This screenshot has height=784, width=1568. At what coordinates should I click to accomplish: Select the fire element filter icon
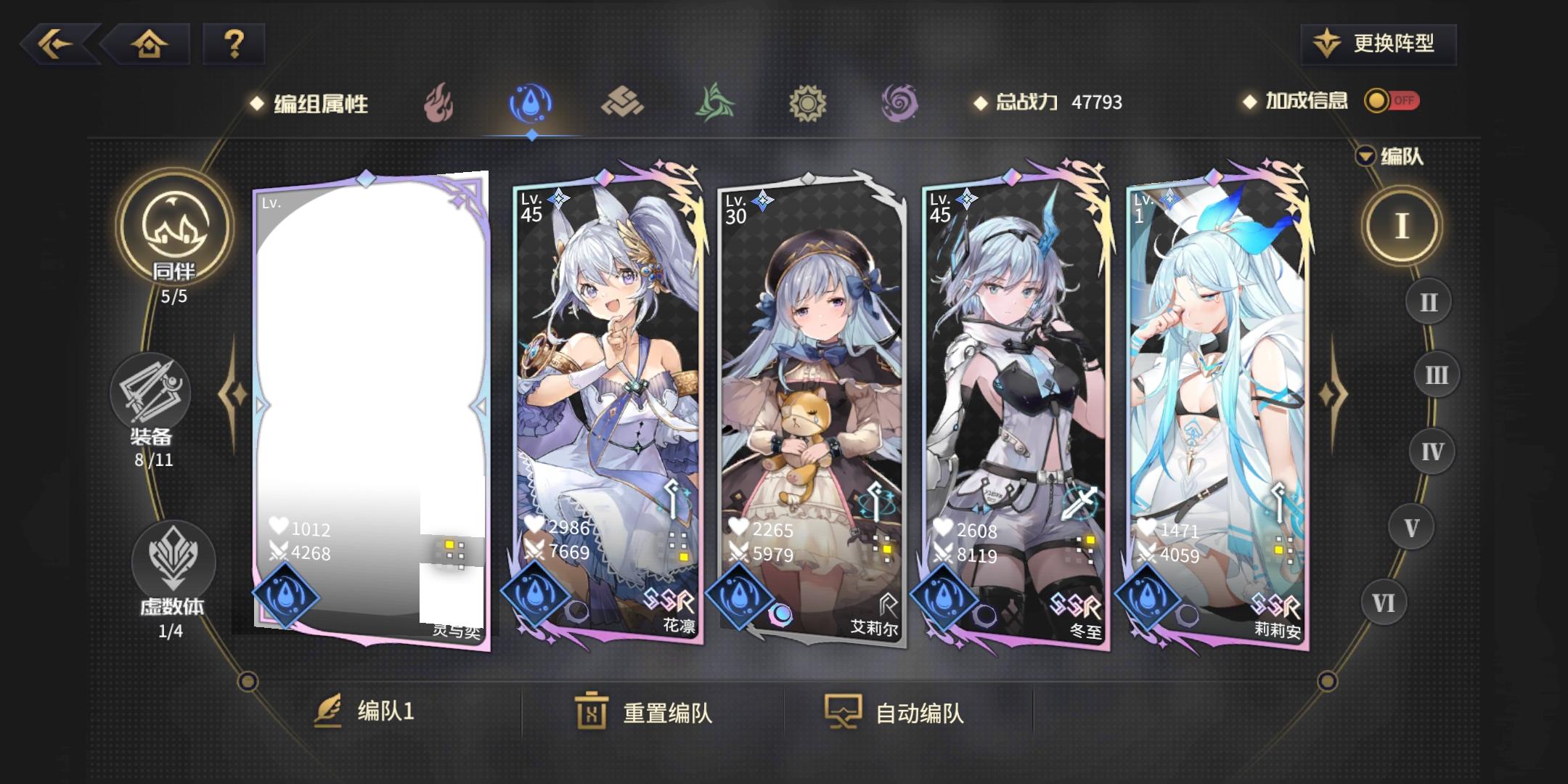coord(439,104)
